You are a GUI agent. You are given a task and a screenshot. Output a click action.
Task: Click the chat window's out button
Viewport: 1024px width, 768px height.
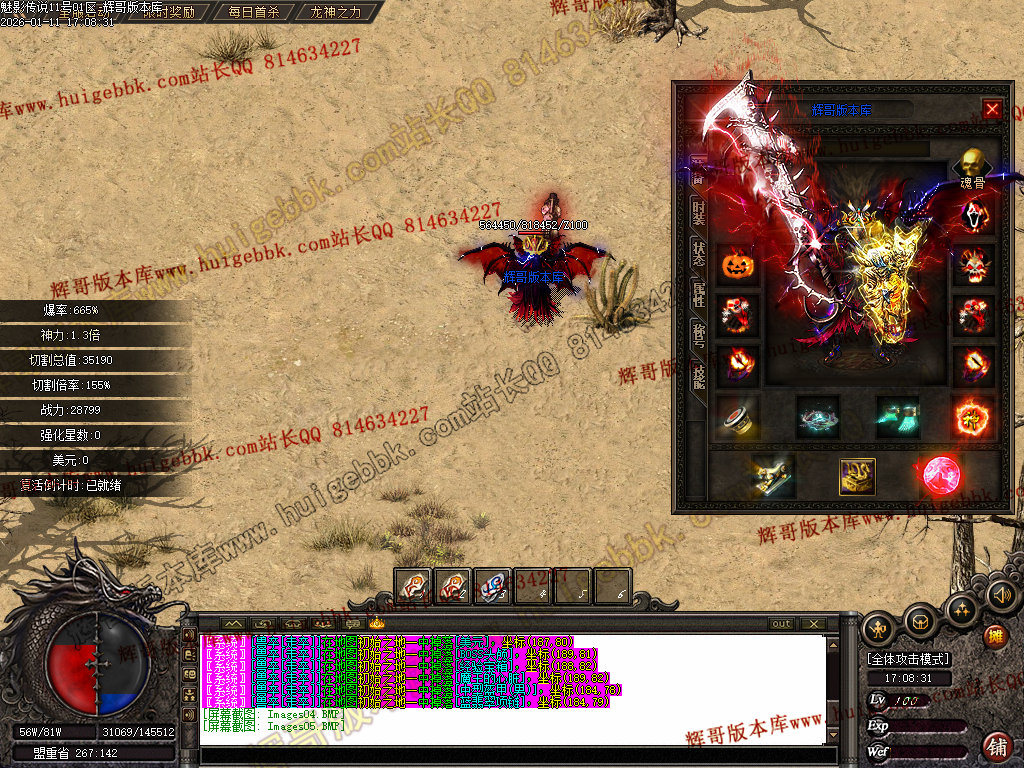pyautogui.click(x=781, y=623)
